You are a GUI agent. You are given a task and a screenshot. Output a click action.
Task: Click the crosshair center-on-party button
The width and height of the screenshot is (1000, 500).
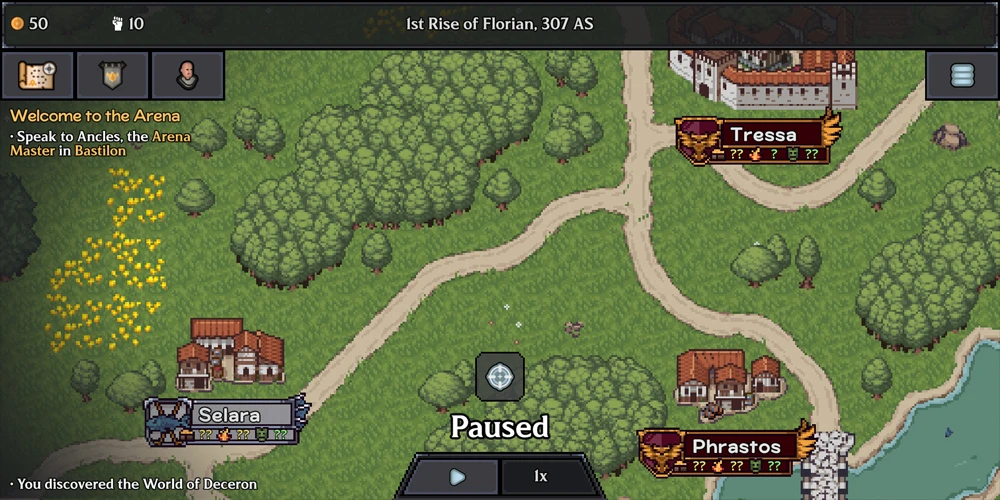pos(499,377)
